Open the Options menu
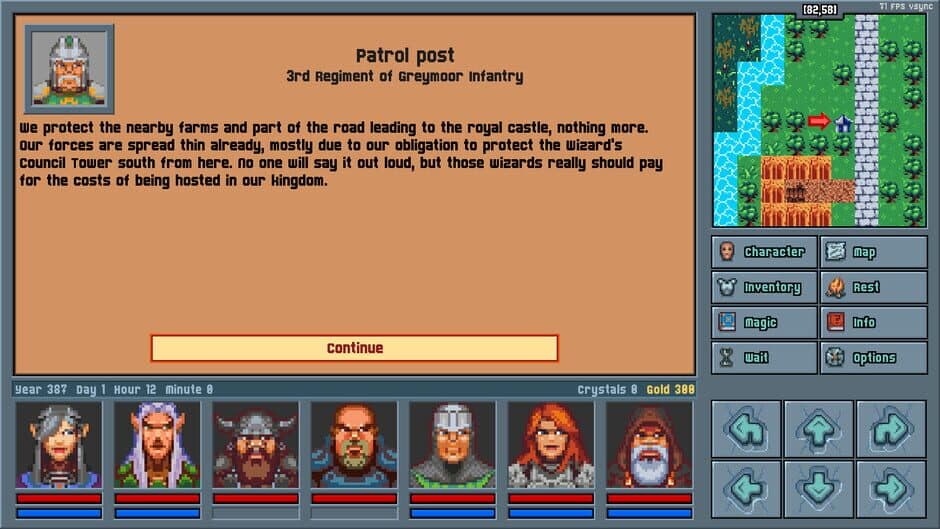This screenshot has height=529, width=940. 873,358
